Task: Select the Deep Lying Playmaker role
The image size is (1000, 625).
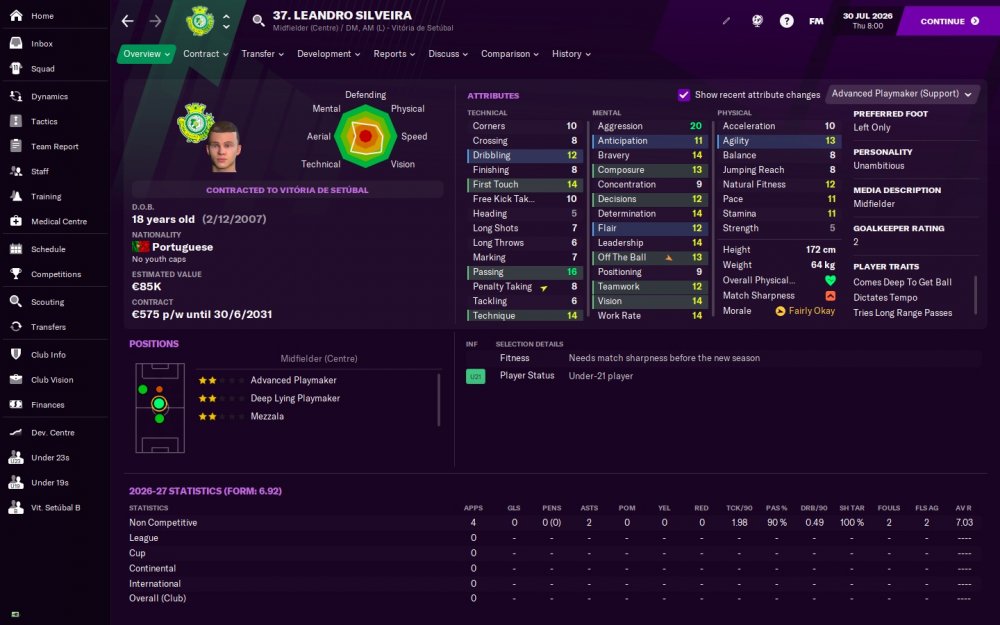Action: [295, 398]
